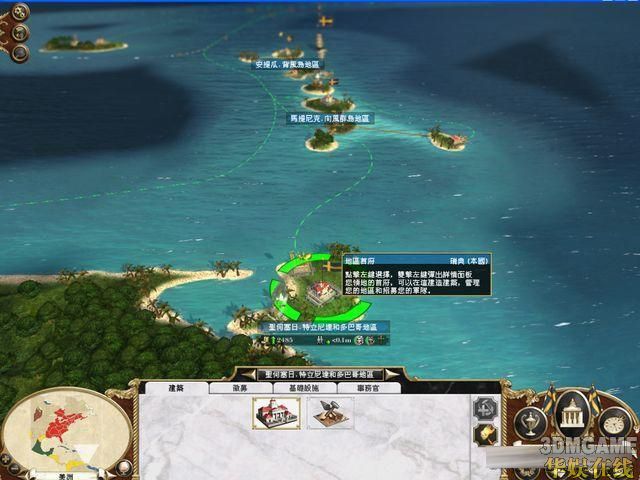640x480 pixels.
Task: Activate the gold scroll button
Action: [487, 435]
